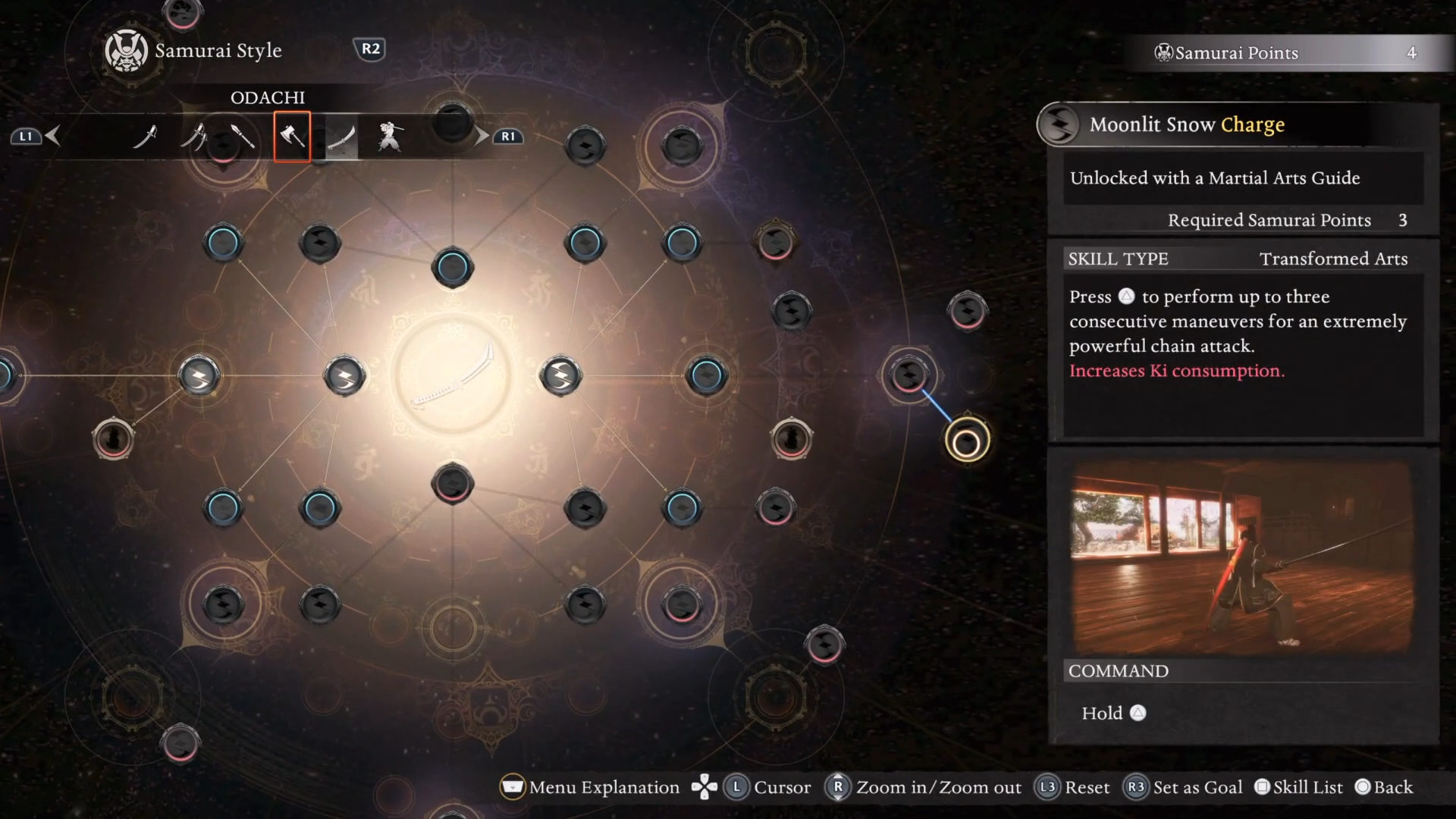Click the right arrow for next weapon

482,136
